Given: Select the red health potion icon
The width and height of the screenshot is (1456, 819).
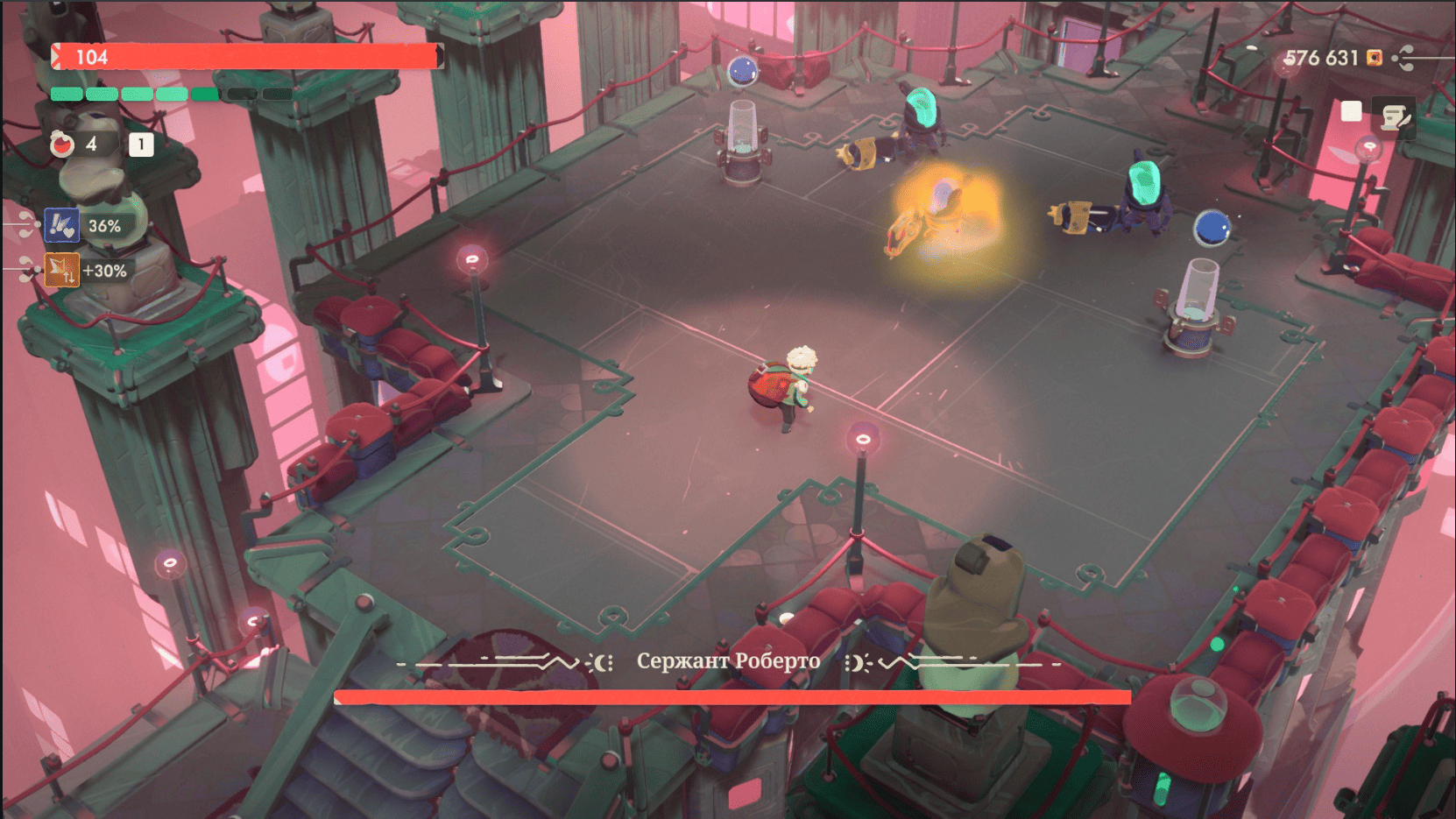Looking at the screenshot, I should click(x=62, y=145).
